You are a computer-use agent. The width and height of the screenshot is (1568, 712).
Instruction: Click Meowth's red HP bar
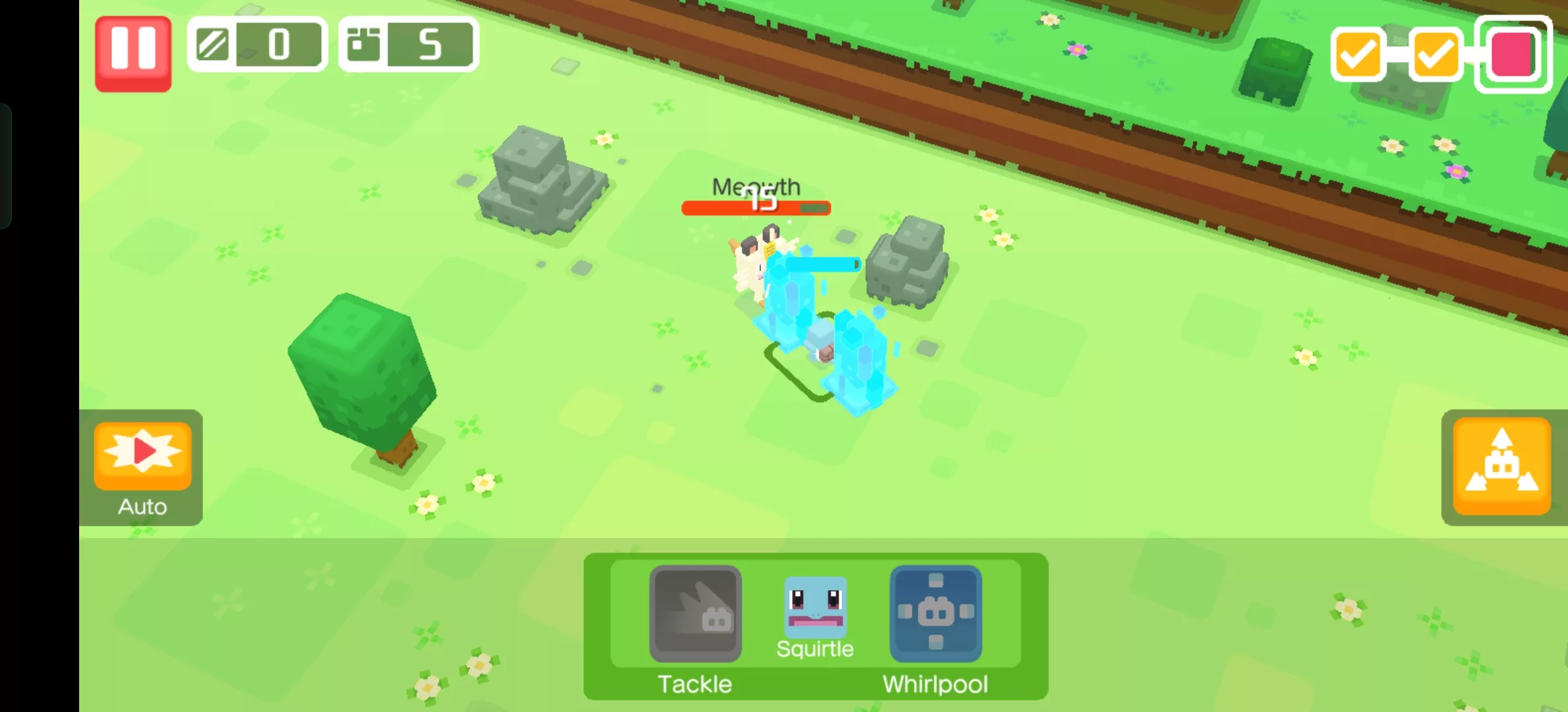click(756, 208)
